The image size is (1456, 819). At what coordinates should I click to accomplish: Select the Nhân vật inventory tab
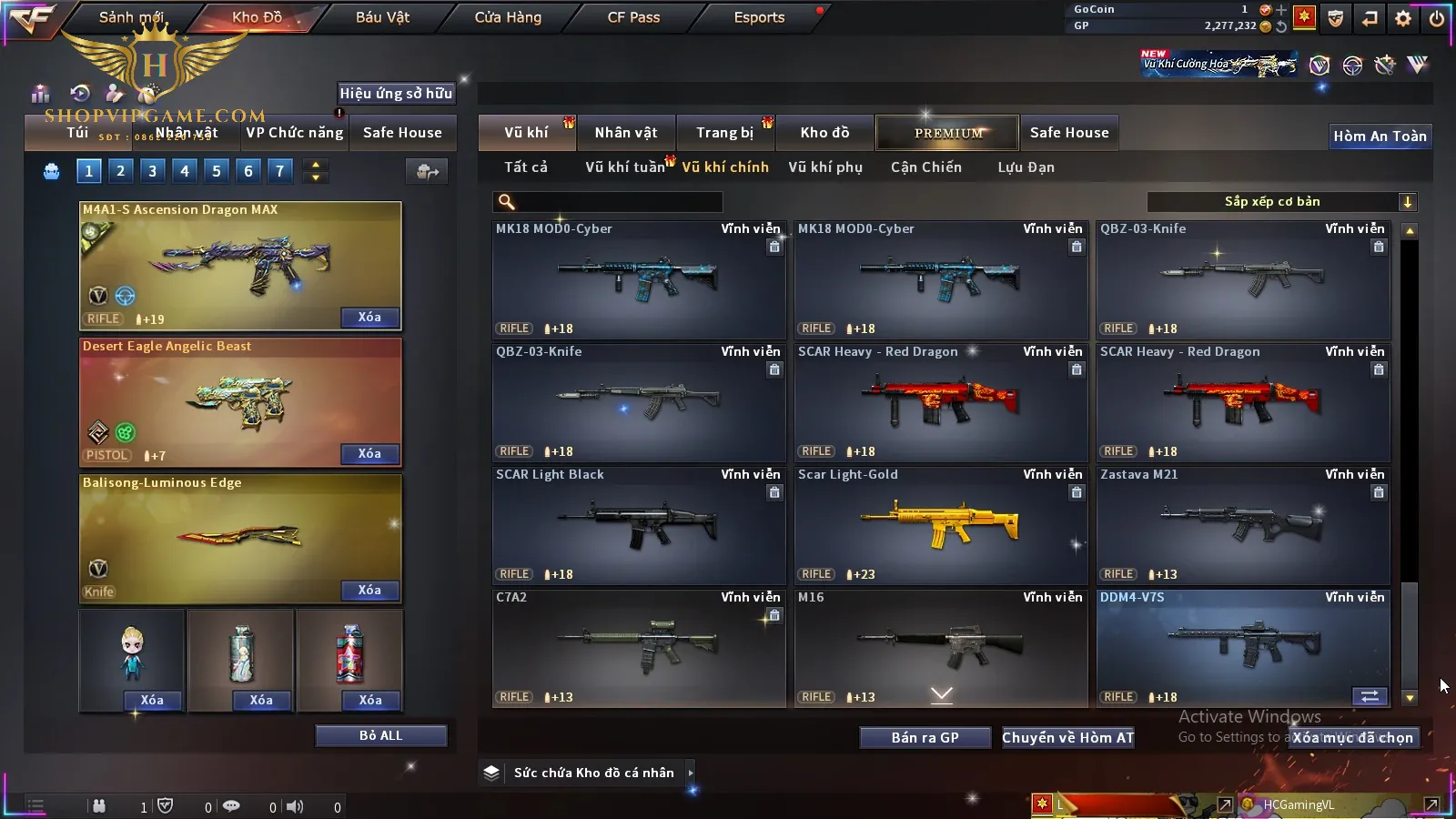[626, 133]
